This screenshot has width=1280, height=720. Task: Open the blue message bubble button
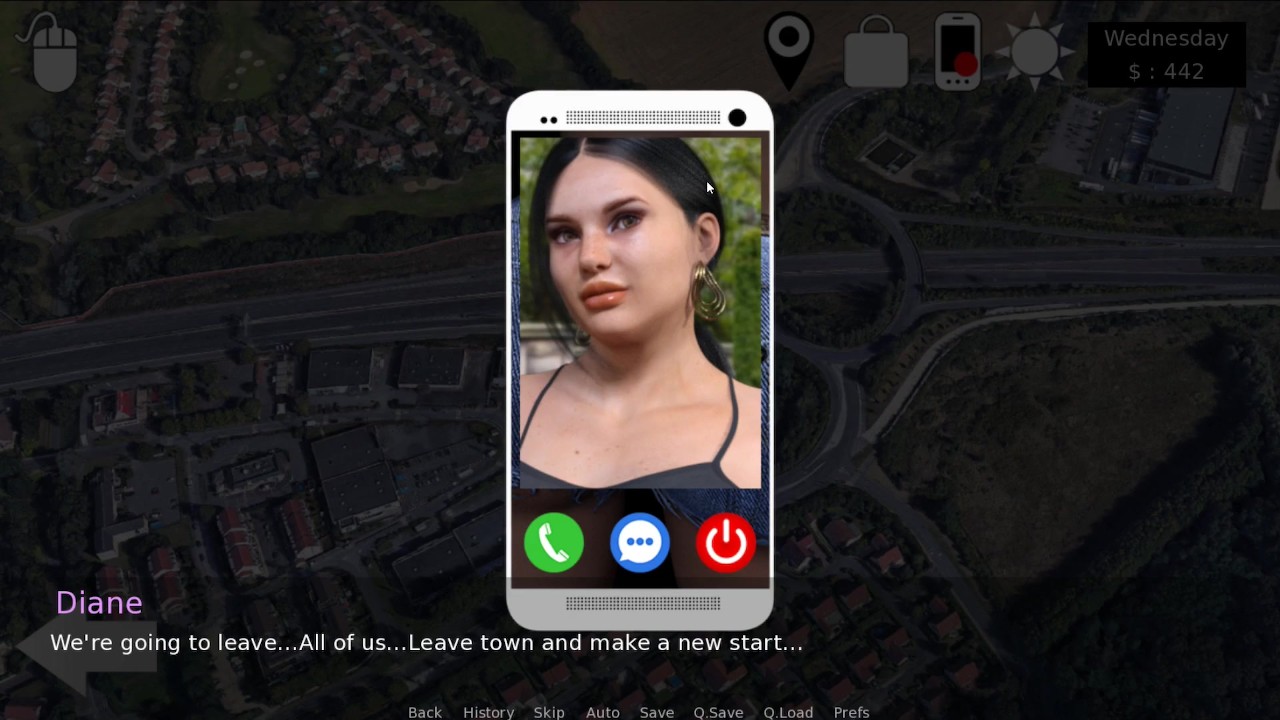[x=640, y=543]
